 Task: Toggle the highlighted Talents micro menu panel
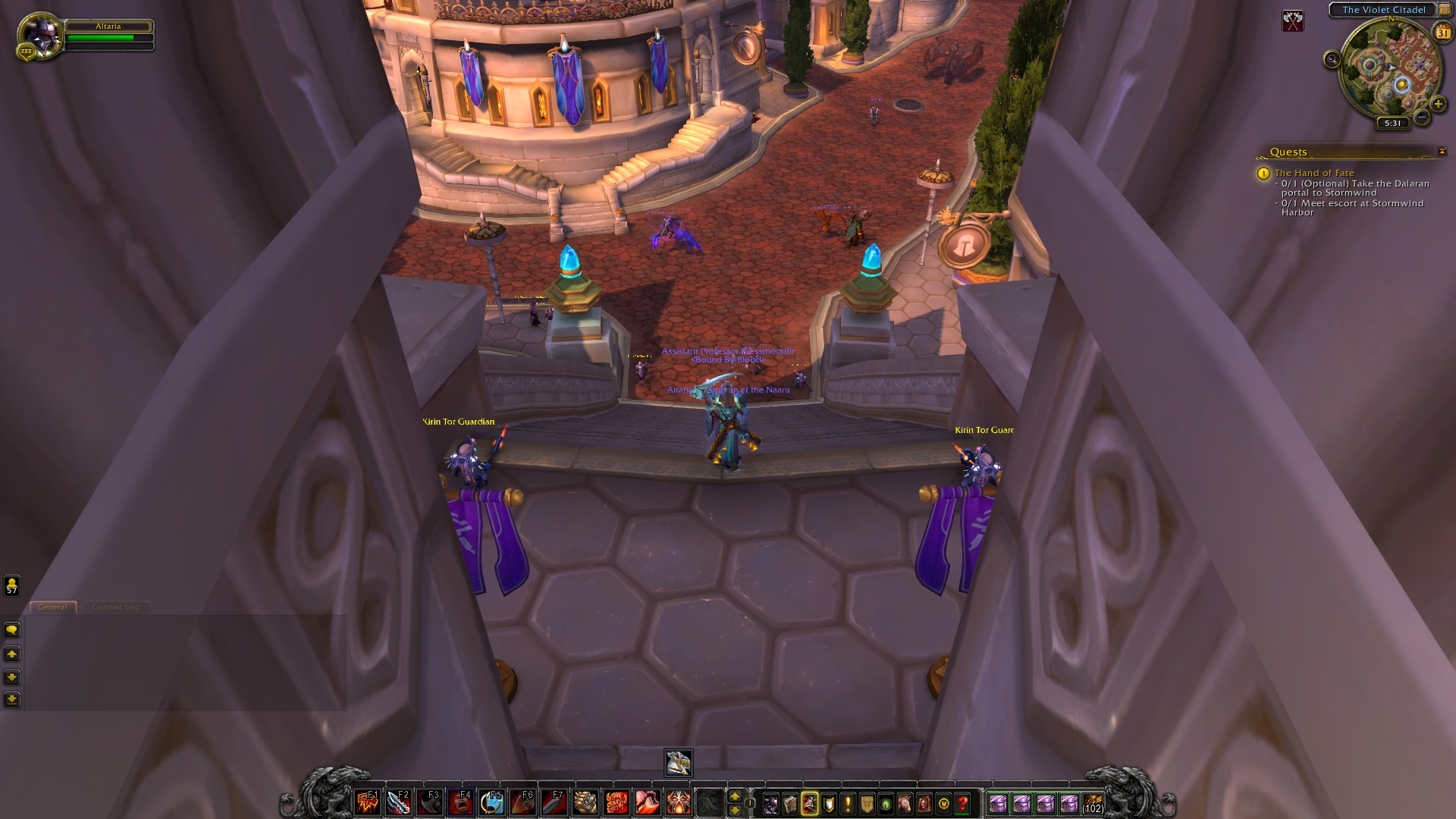point(809,804)
